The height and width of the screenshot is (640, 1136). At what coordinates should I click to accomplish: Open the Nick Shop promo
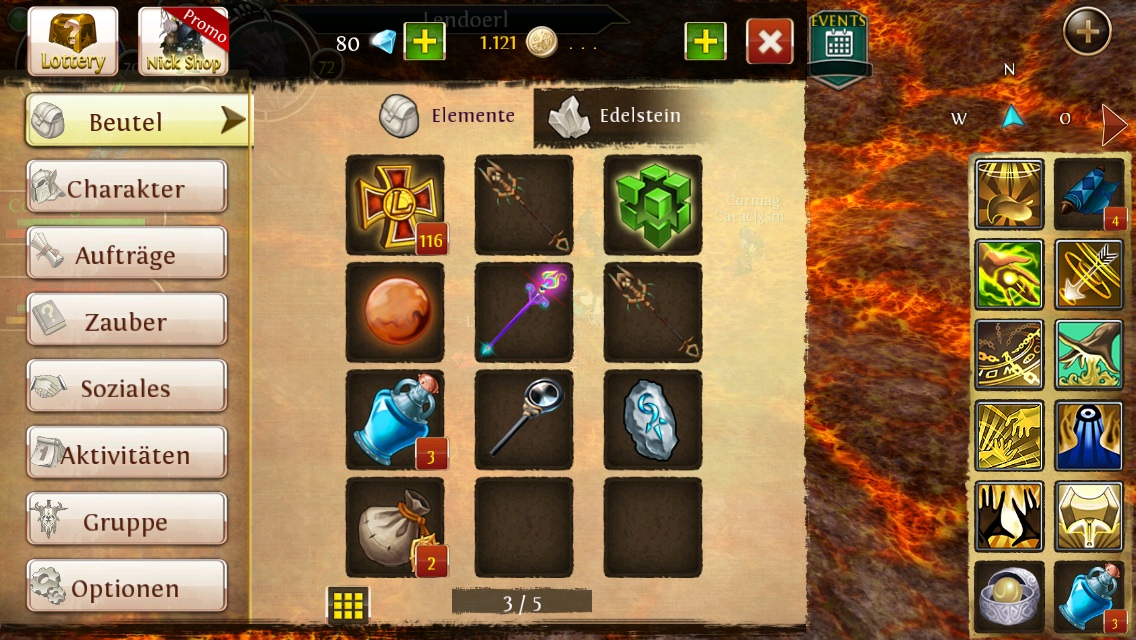182,41
